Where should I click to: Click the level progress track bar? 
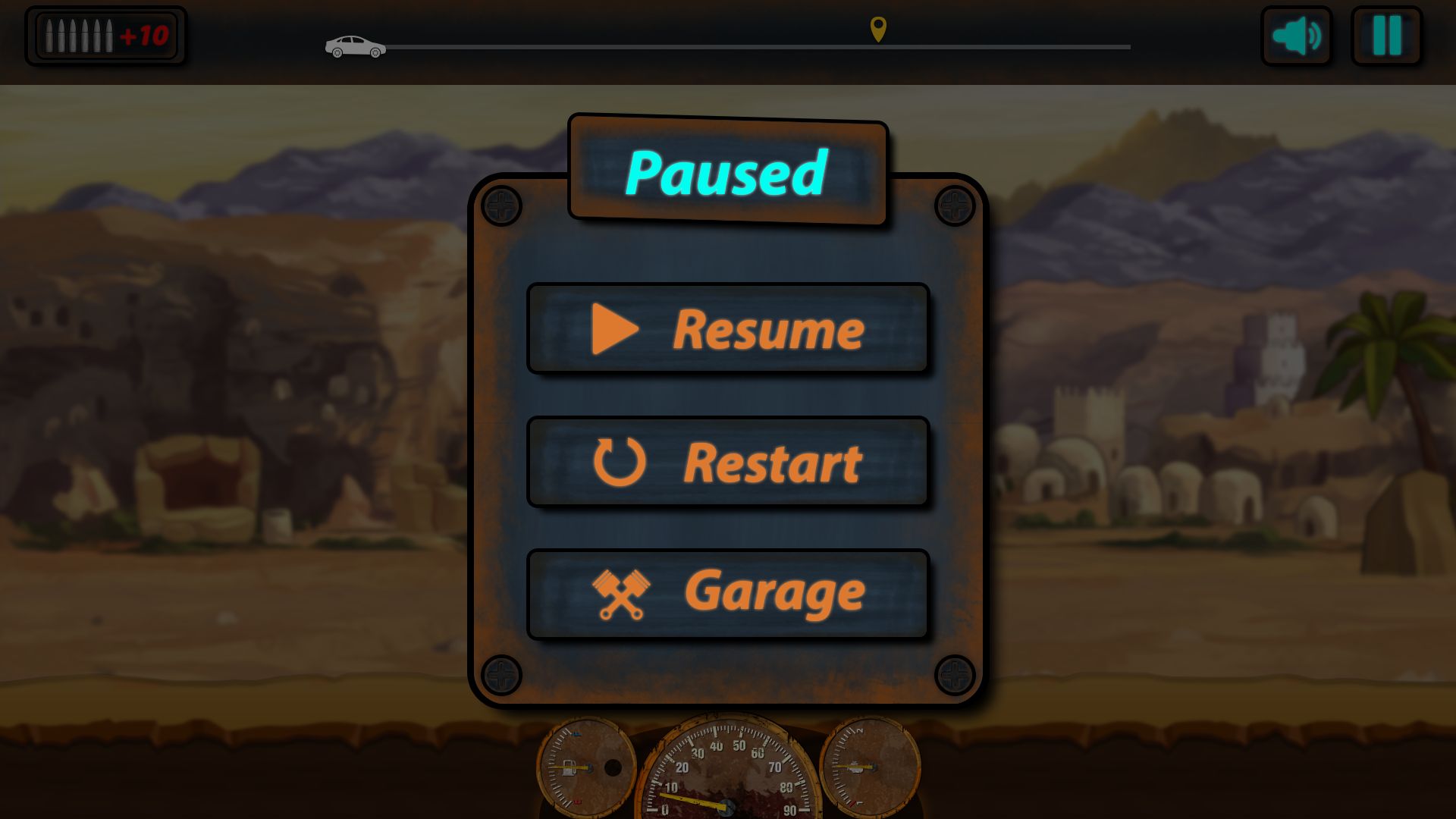click(x=758, y=48)
